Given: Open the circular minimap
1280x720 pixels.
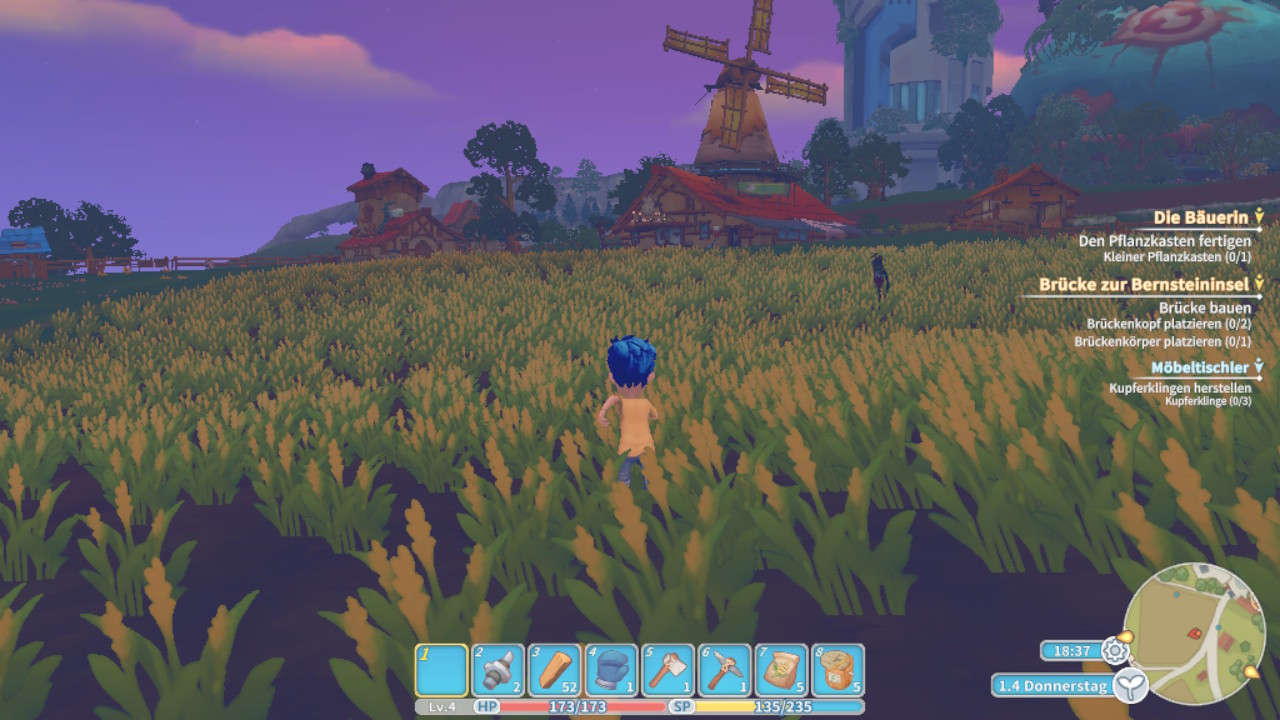Looking at the screenshot, I should pos(1194,634).
